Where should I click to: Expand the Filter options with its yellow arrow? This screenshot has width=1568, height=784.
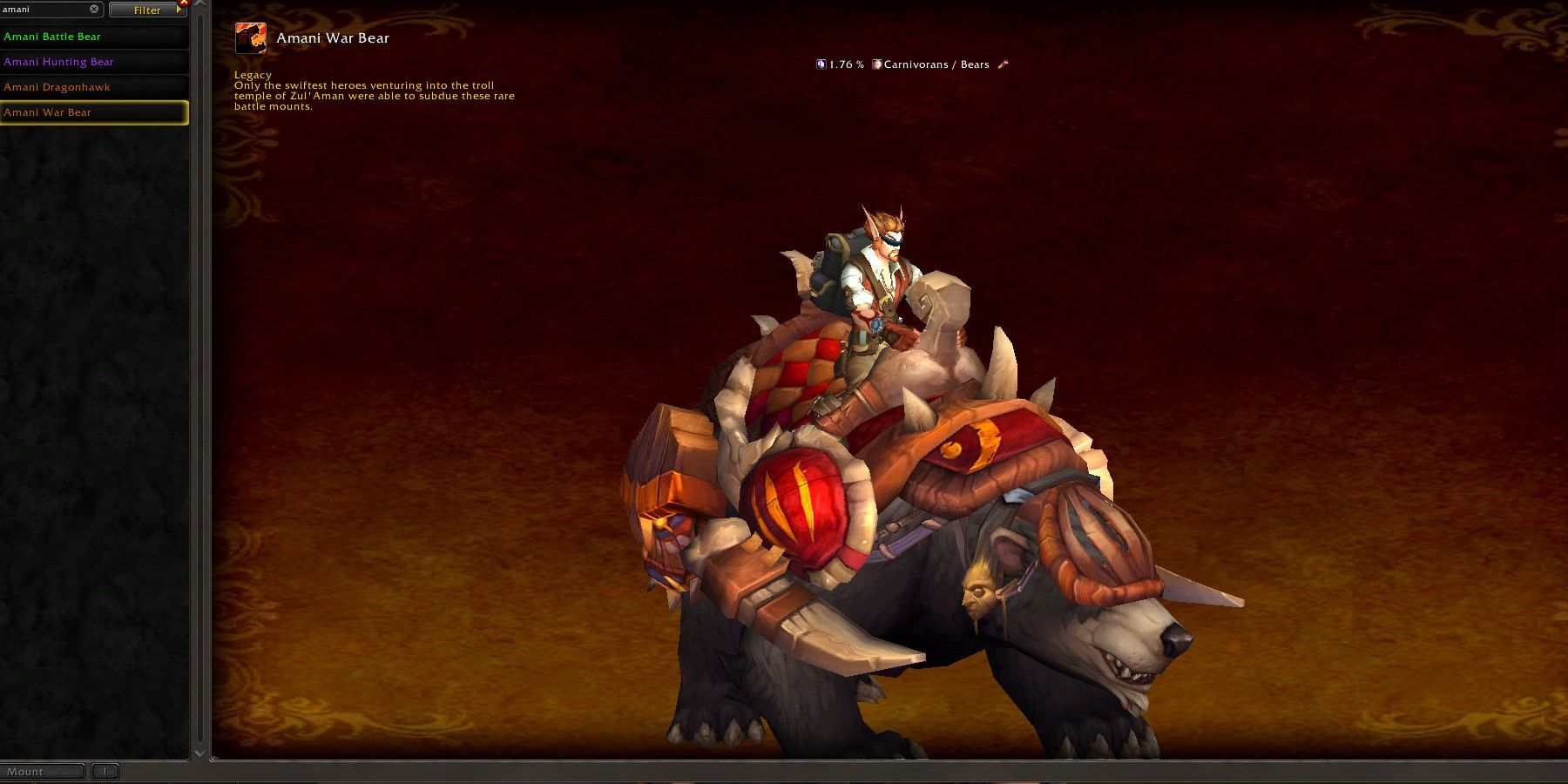(x=179, y=10)
